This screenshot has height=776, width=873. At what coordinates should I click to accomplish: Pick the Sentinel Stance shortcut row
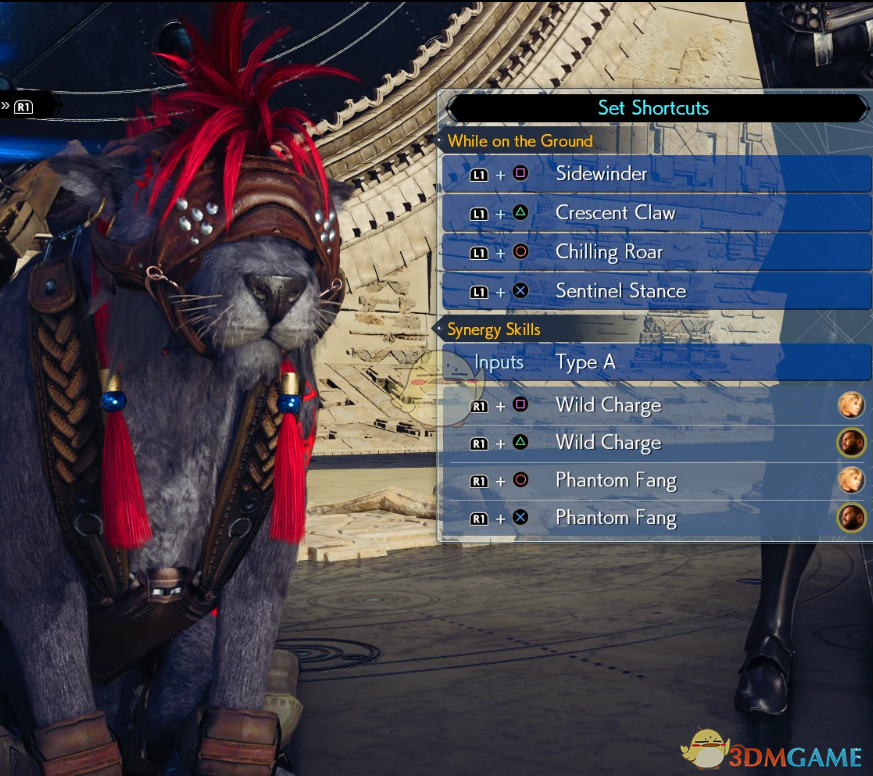pyautogui.click(x=656, y=291)
